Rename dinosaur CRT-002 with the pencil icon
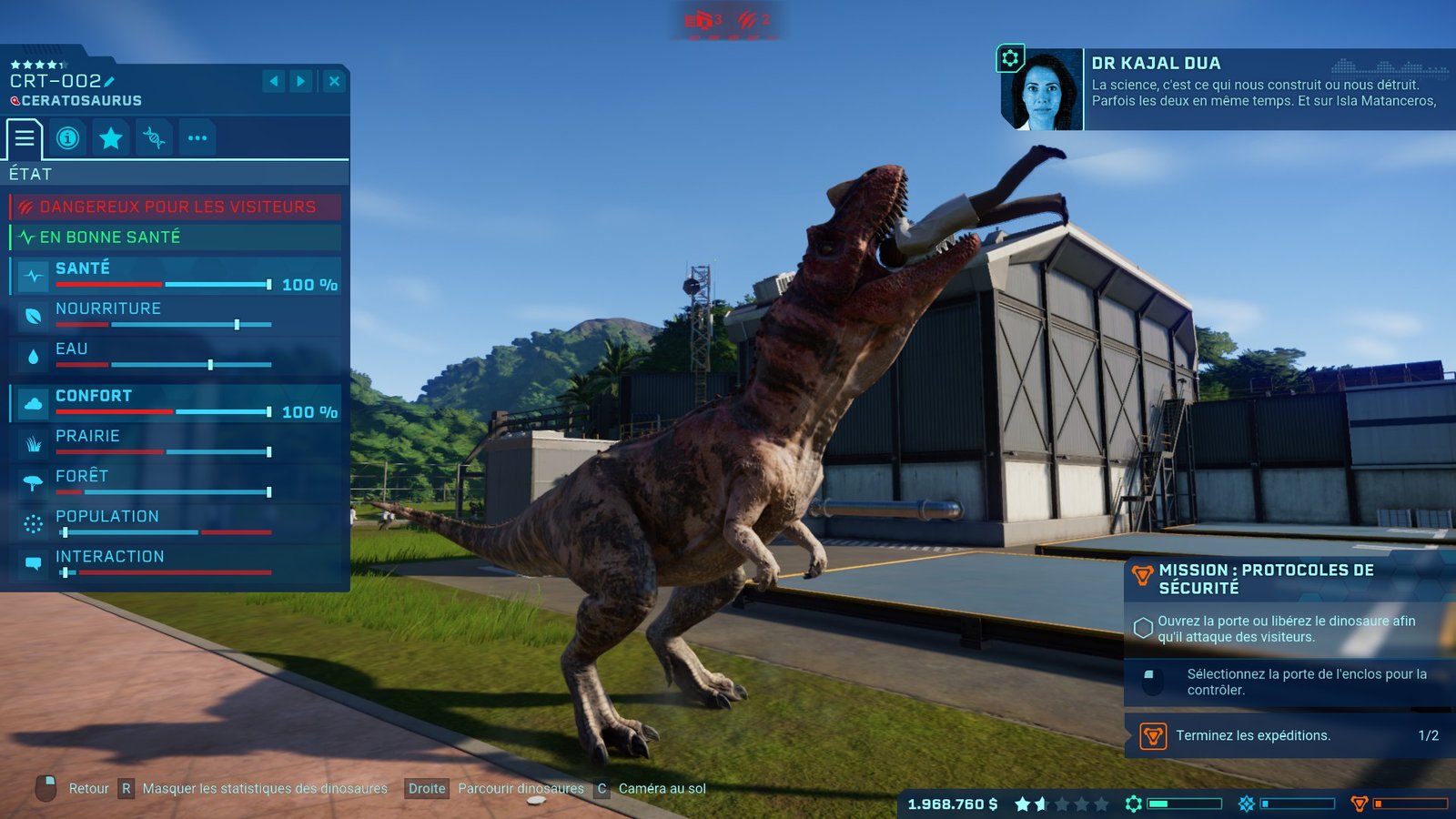Screen dimensions: 1456x819 (x=109, y=81)
